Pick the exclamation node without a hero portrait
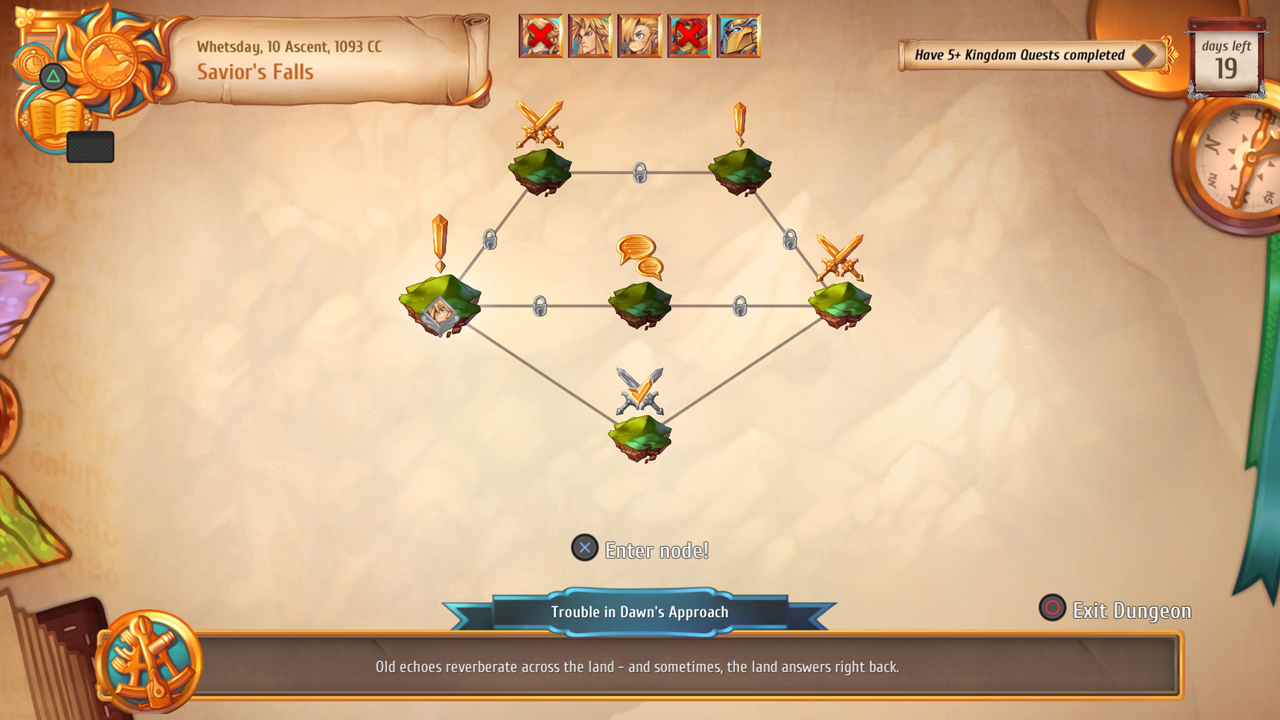 coord(740,168)
